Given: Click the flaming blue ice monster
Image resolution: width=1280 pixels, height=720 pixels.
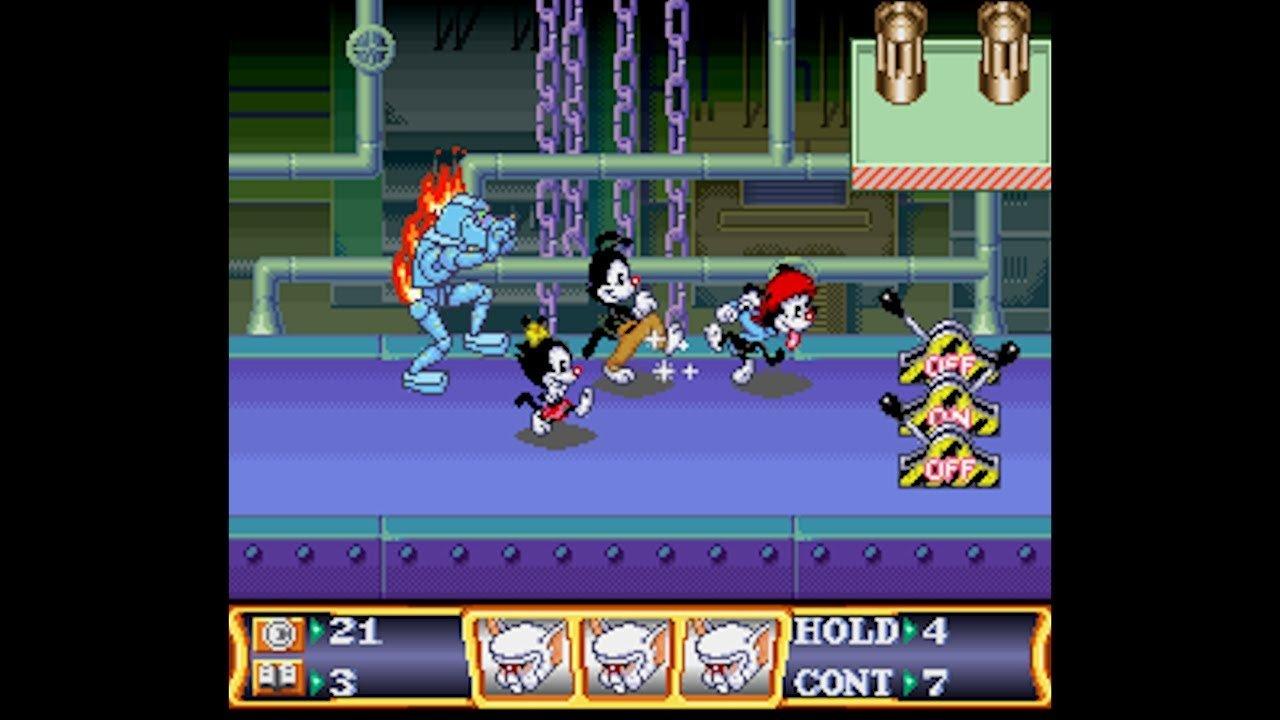Looking at the screenshot, I should [x=460, y=270].
